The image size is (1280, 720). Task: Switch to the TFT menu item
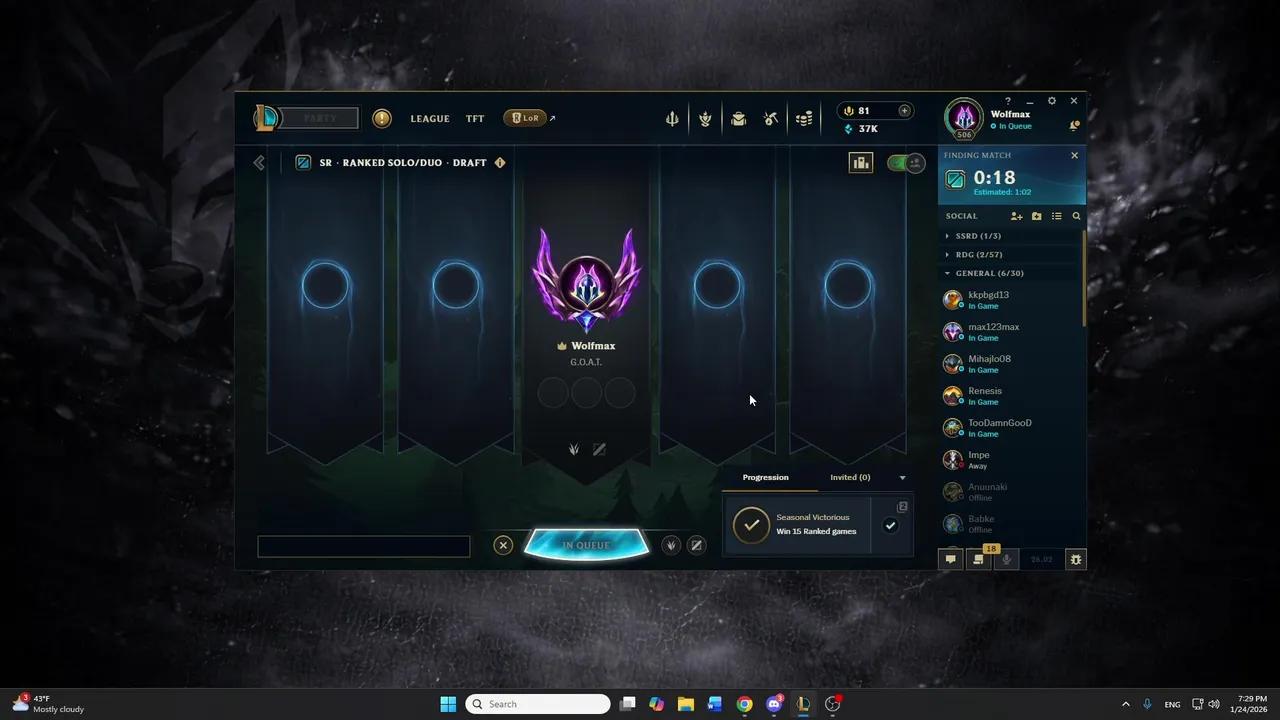(x=474, y=118)
